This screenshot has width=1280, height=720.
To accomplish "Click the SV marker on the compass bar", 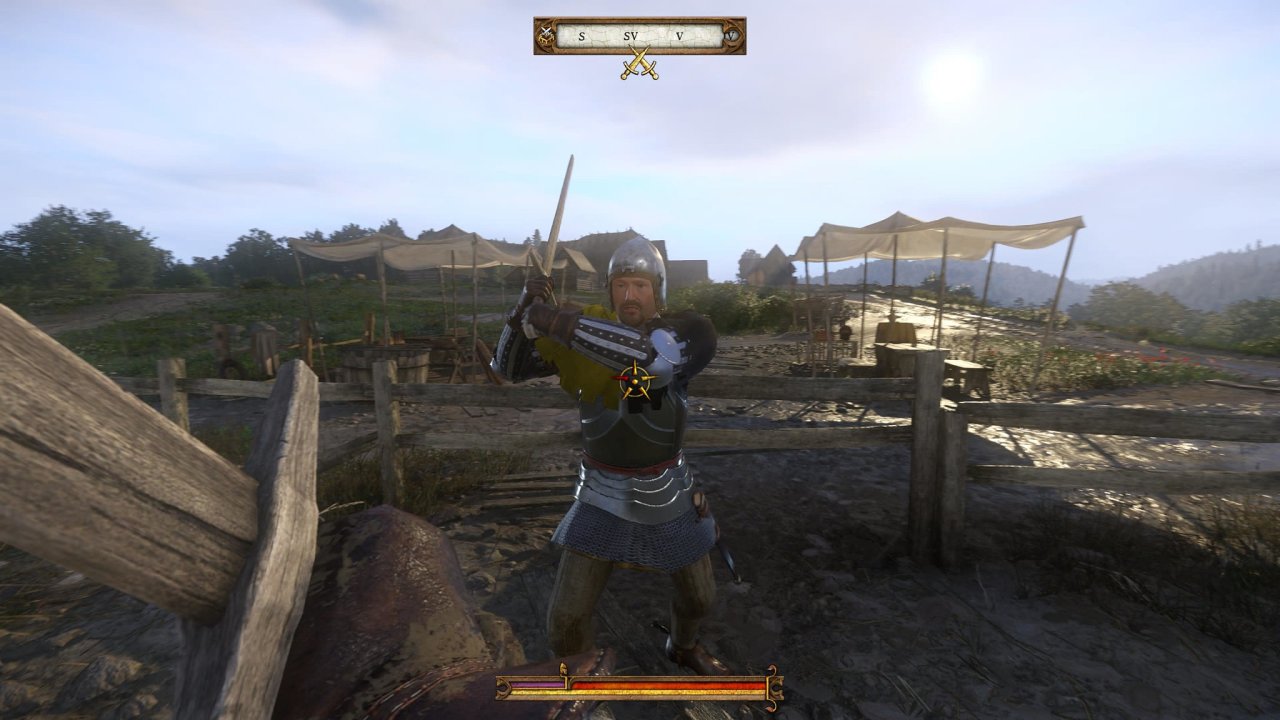I will point(631,36).
